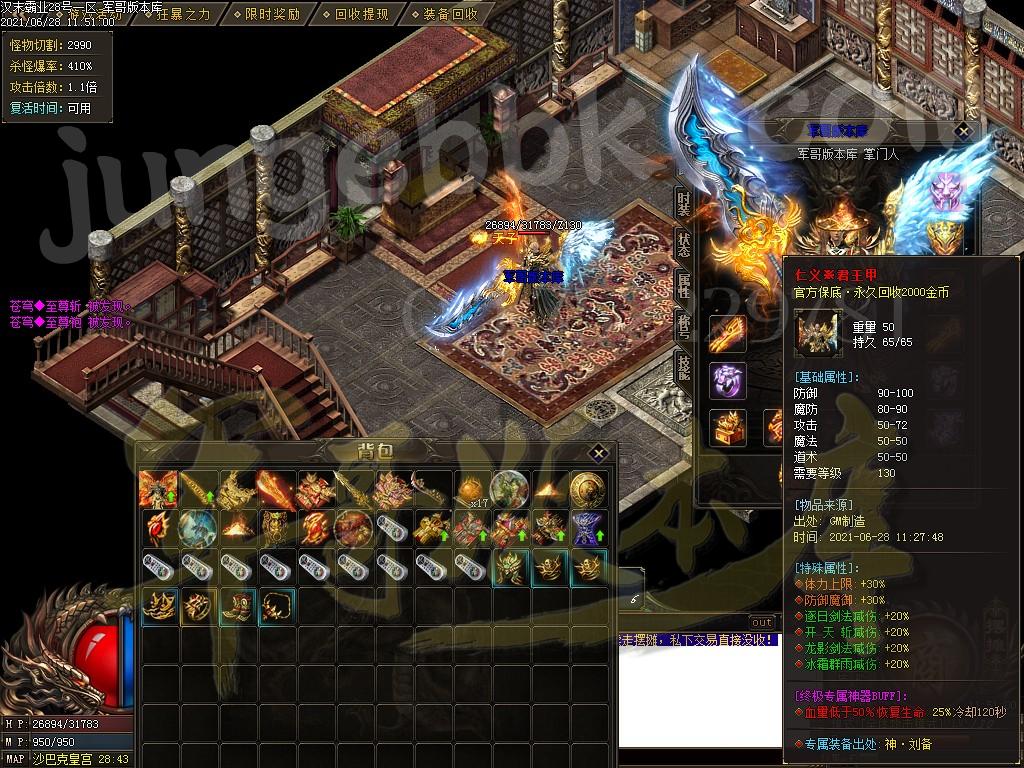This screenshot has width=1024, height=768.
Task: Select the round gold coin medallion item
Action: coord(587,489)
